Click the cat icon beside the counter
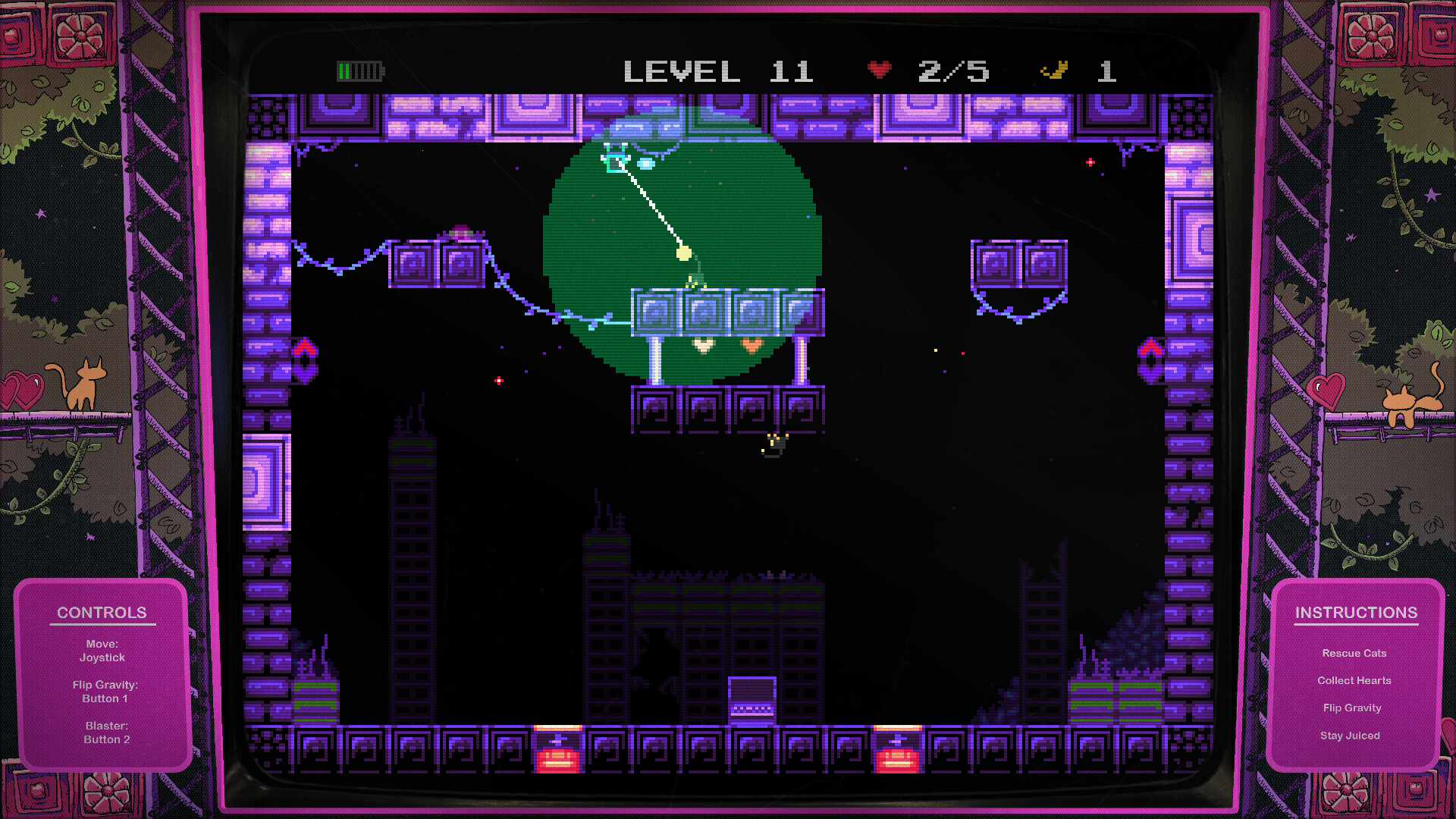Screen dimensions: 1456x819 click(1056, 71)
